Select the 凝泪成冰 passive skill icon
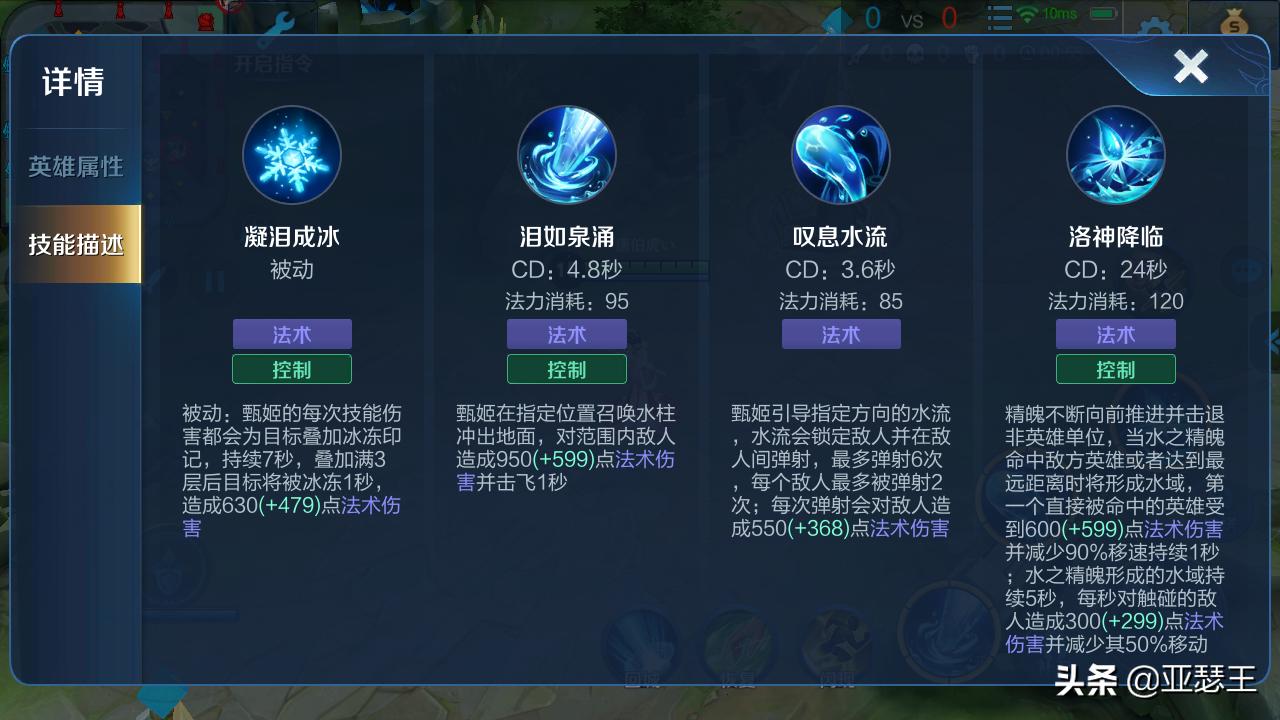 (x=292, y=155)
